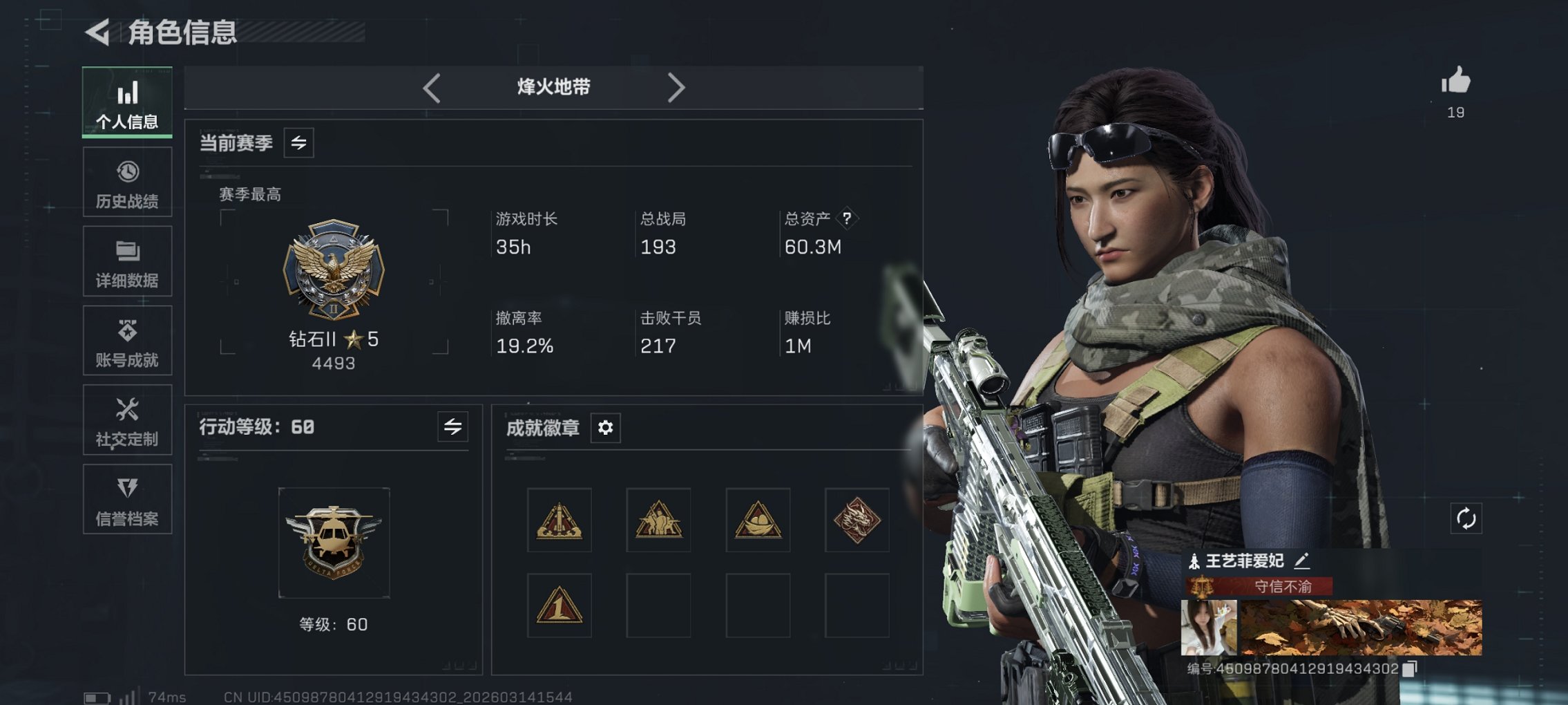Go back using the arrow beside 角色信息
The width and height of the screenshot is (1568, 705).
(x=98, y=32)
